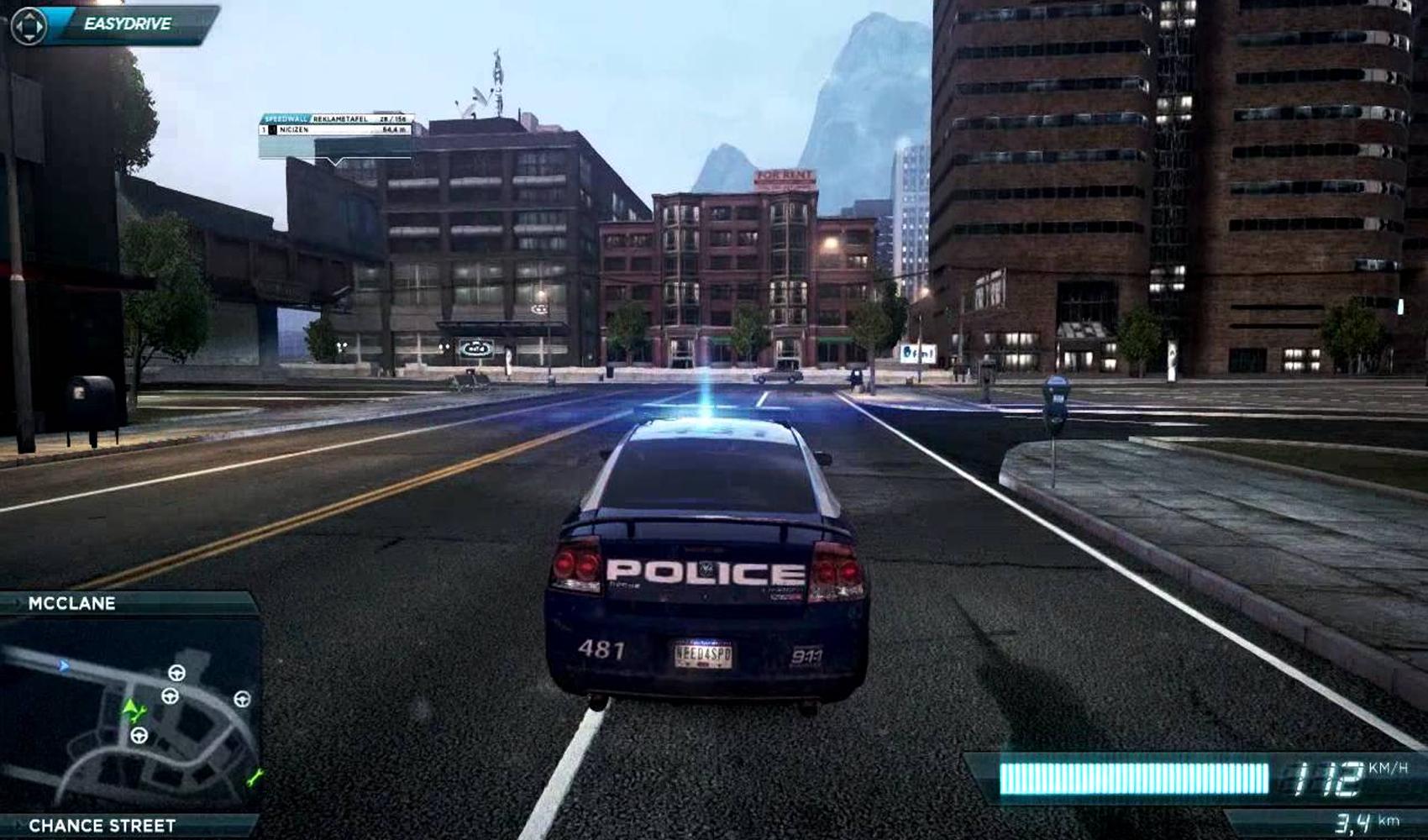
Task: Select the lower steering wheel icon below green arrow
Action: (x=139, y=736)
